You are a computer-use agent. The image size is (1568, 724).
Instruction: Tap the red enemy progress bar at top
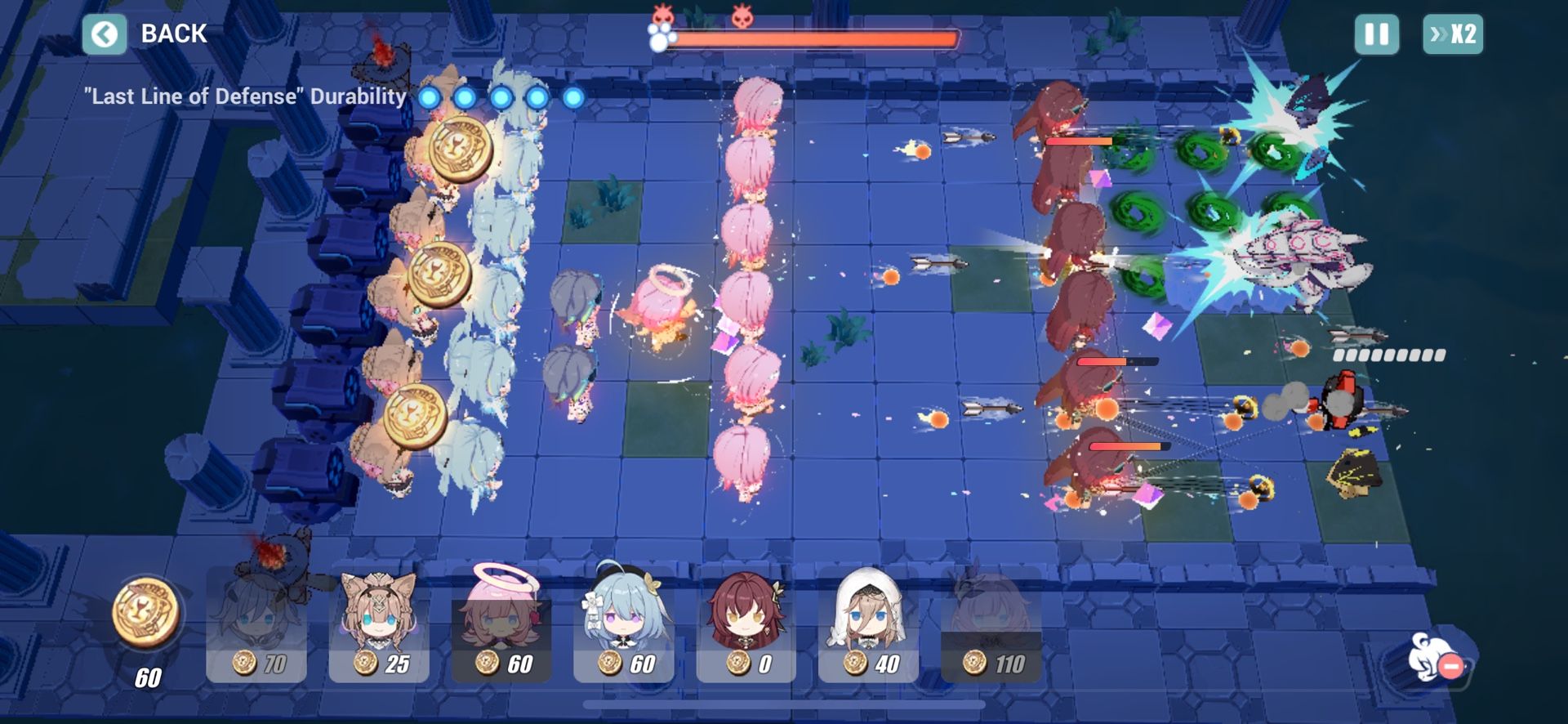coord(817,37)
